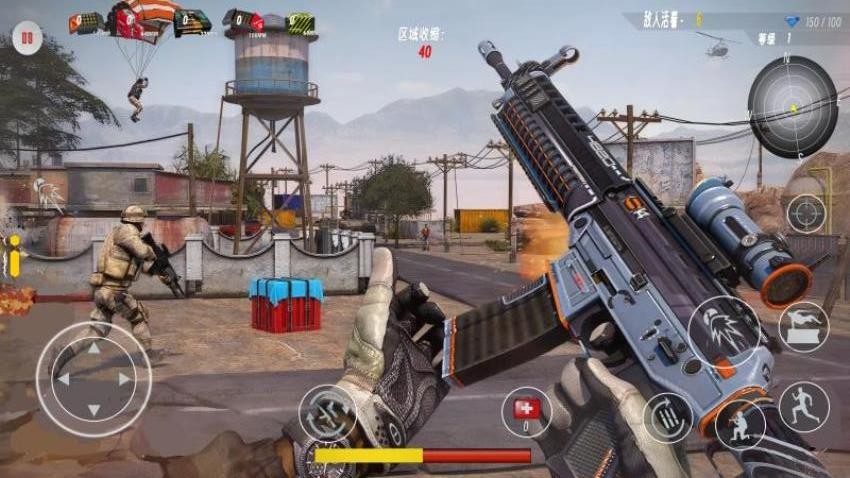The image size is (850, 478).
Task: Activate the vault over obstacle button
Action: 803,327
